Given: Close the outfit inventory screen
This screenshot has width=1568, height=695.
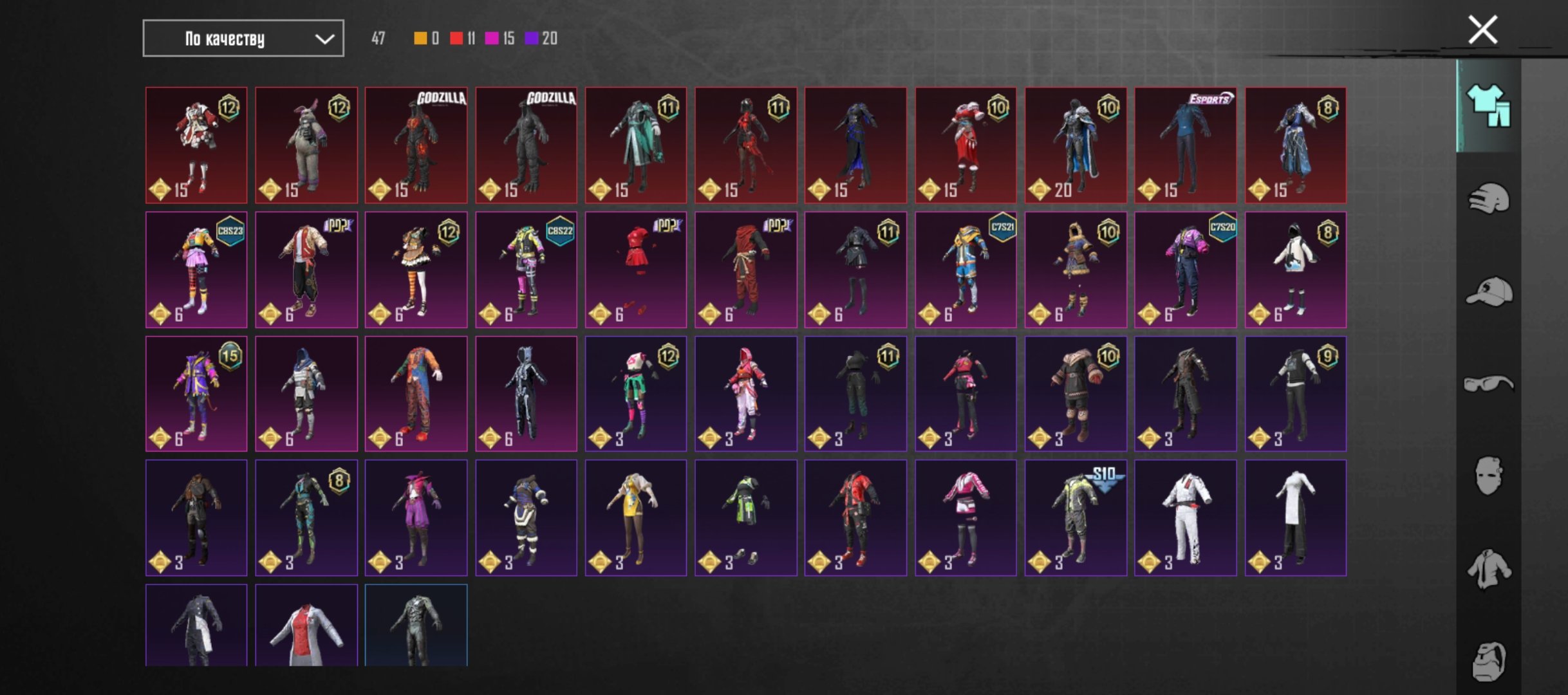Looking at the screenshot, I should coord(1482,30).
